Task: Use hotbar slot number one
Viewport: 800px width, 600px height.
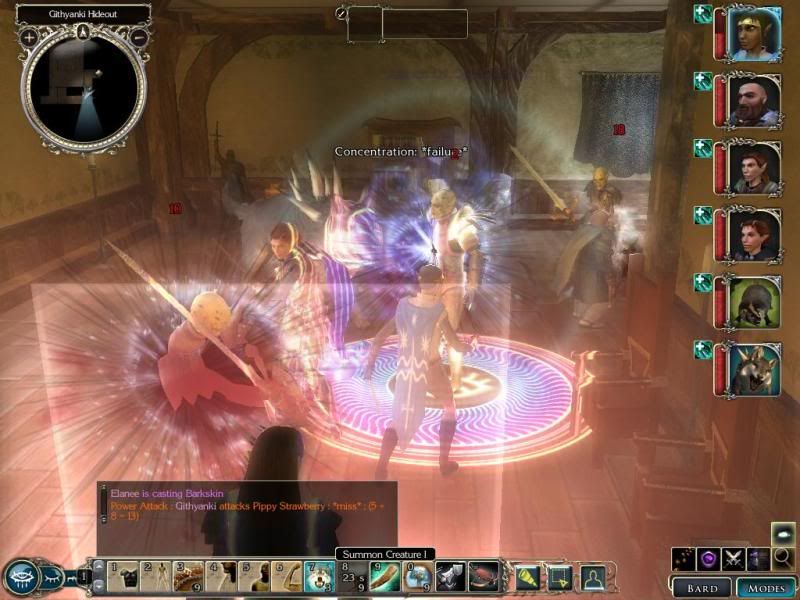Action: pyautogui.click(x=121, y=575)
